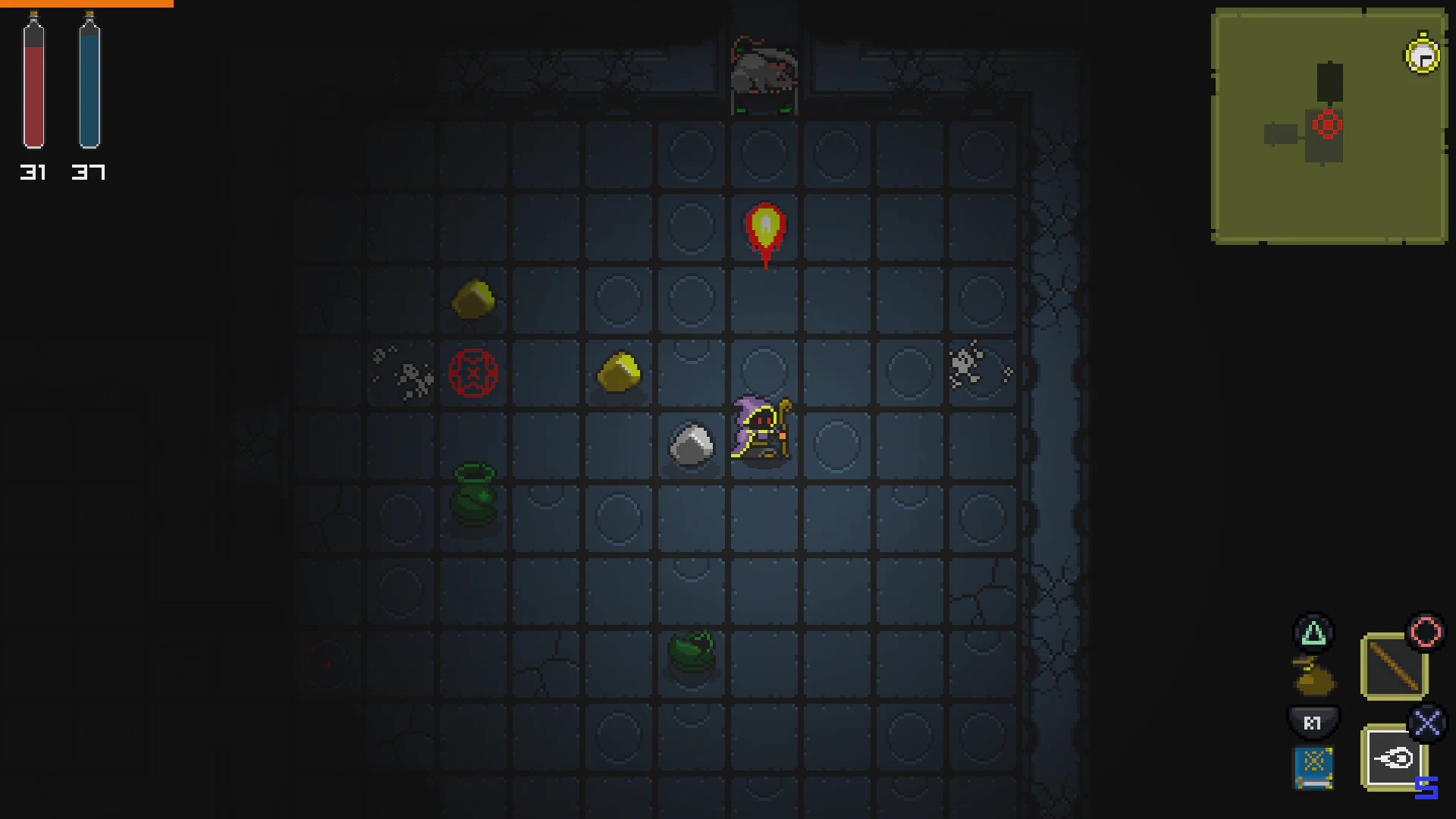Image resolution: width=1456 pixels, height=819 pixels.
Task: Select the staff weapon slot
Action: coord(1394,663)
